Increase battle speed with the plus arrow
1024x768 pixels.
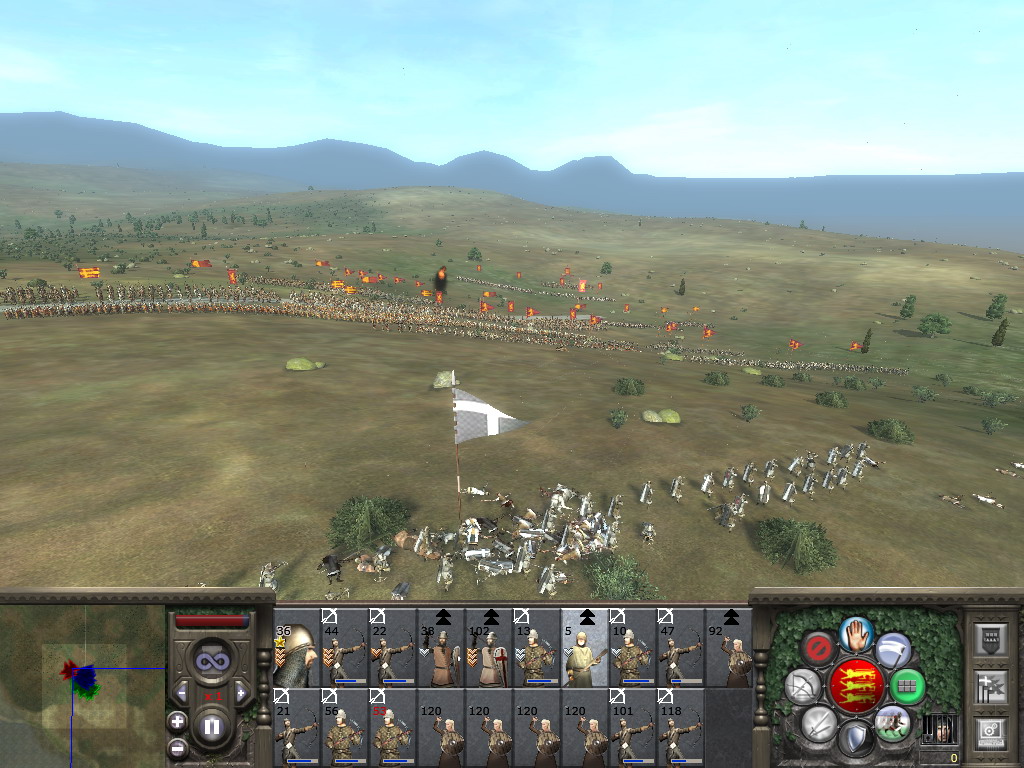(x=241, y=693)
